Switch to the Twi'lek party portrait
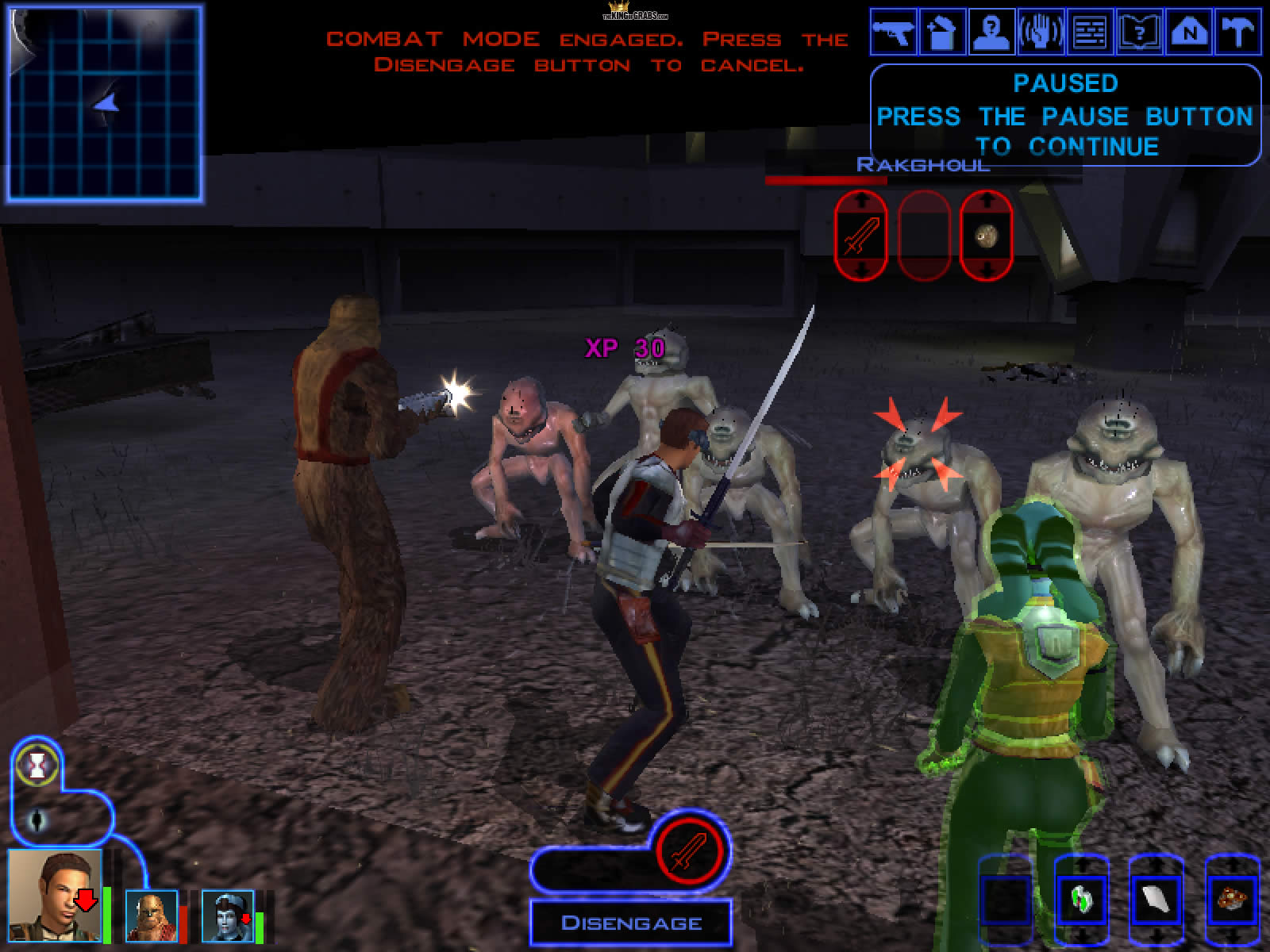 tap(228, 916)
